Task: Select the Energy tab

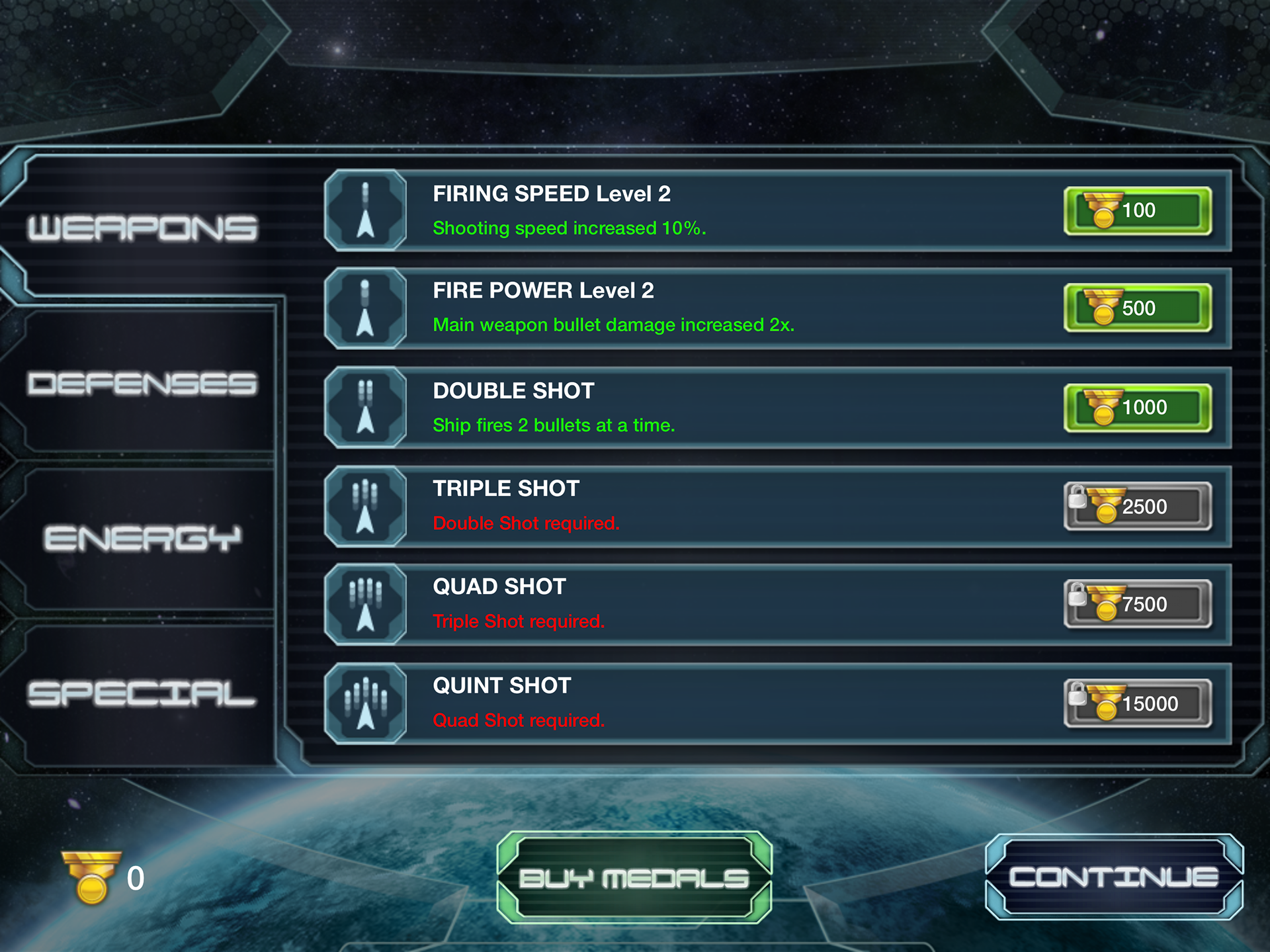Action: pos(142,539)
